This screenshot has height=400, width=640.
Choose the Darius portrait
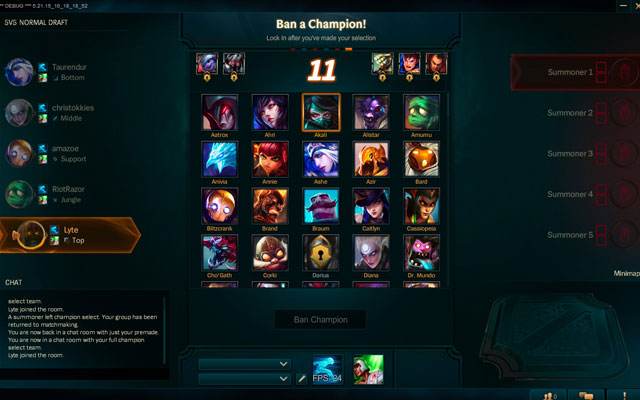click(321, 252)
